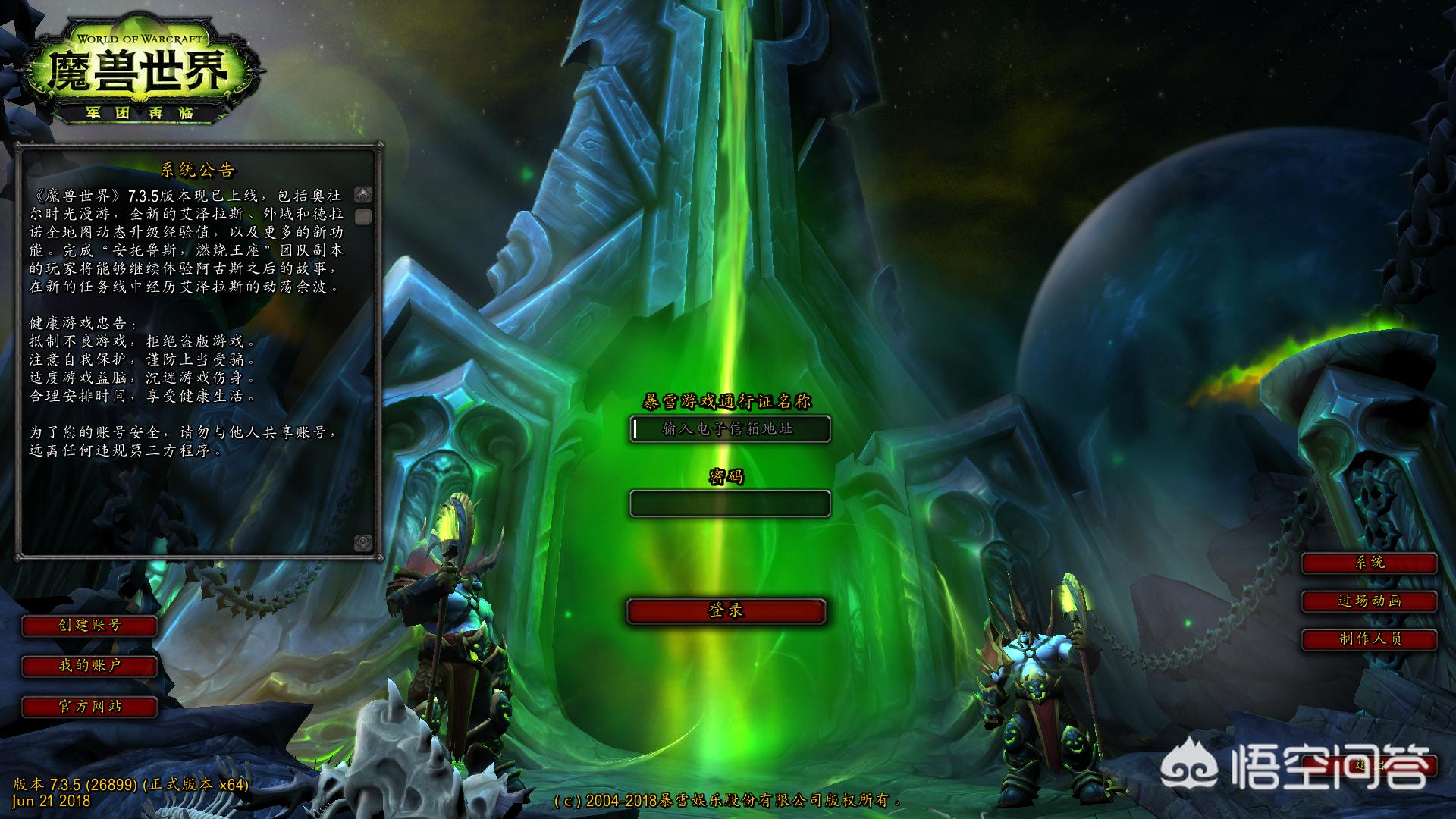Click the 登录 login button

(726, 611)
